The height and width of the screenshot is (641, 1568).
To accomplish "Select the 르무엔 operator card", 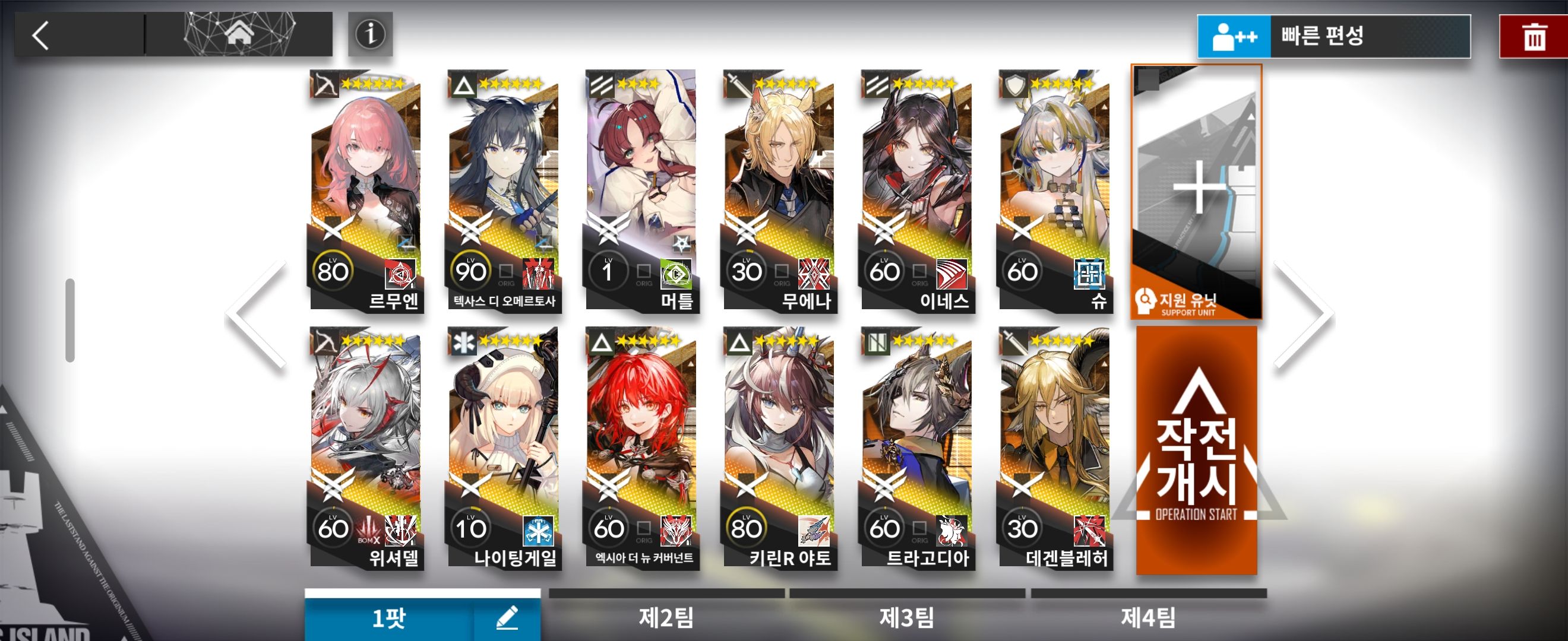I will (366, 191).
